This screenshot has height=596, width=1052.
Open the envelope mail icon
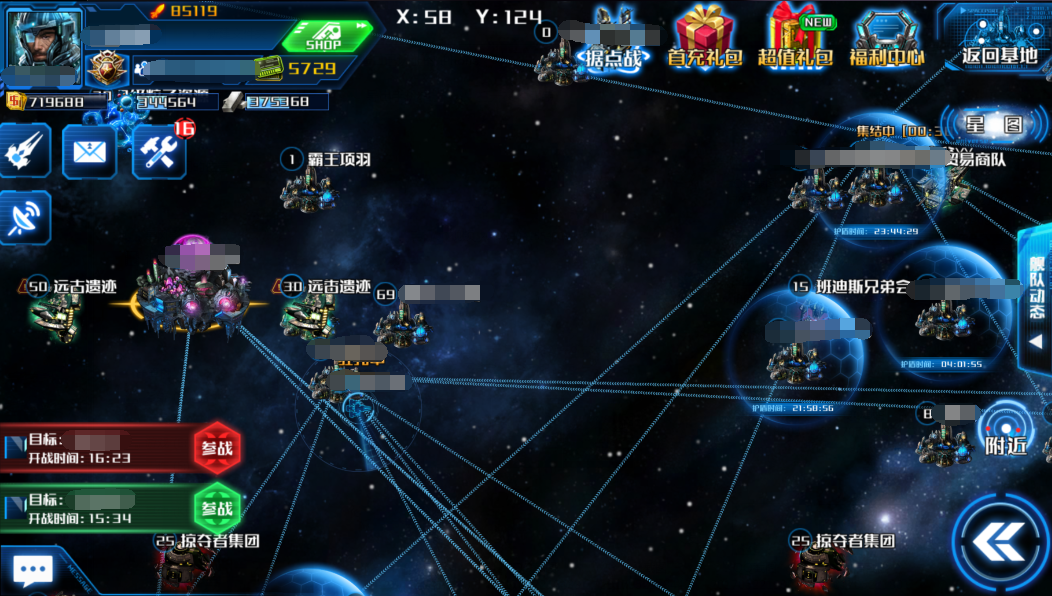(89, 151)
